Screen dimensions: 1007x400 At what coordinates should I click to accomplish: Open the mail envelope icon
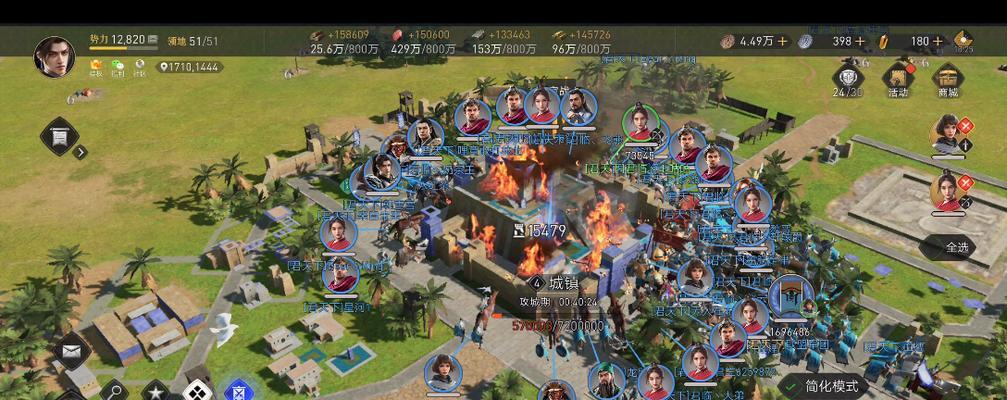(x=70, y=351)
